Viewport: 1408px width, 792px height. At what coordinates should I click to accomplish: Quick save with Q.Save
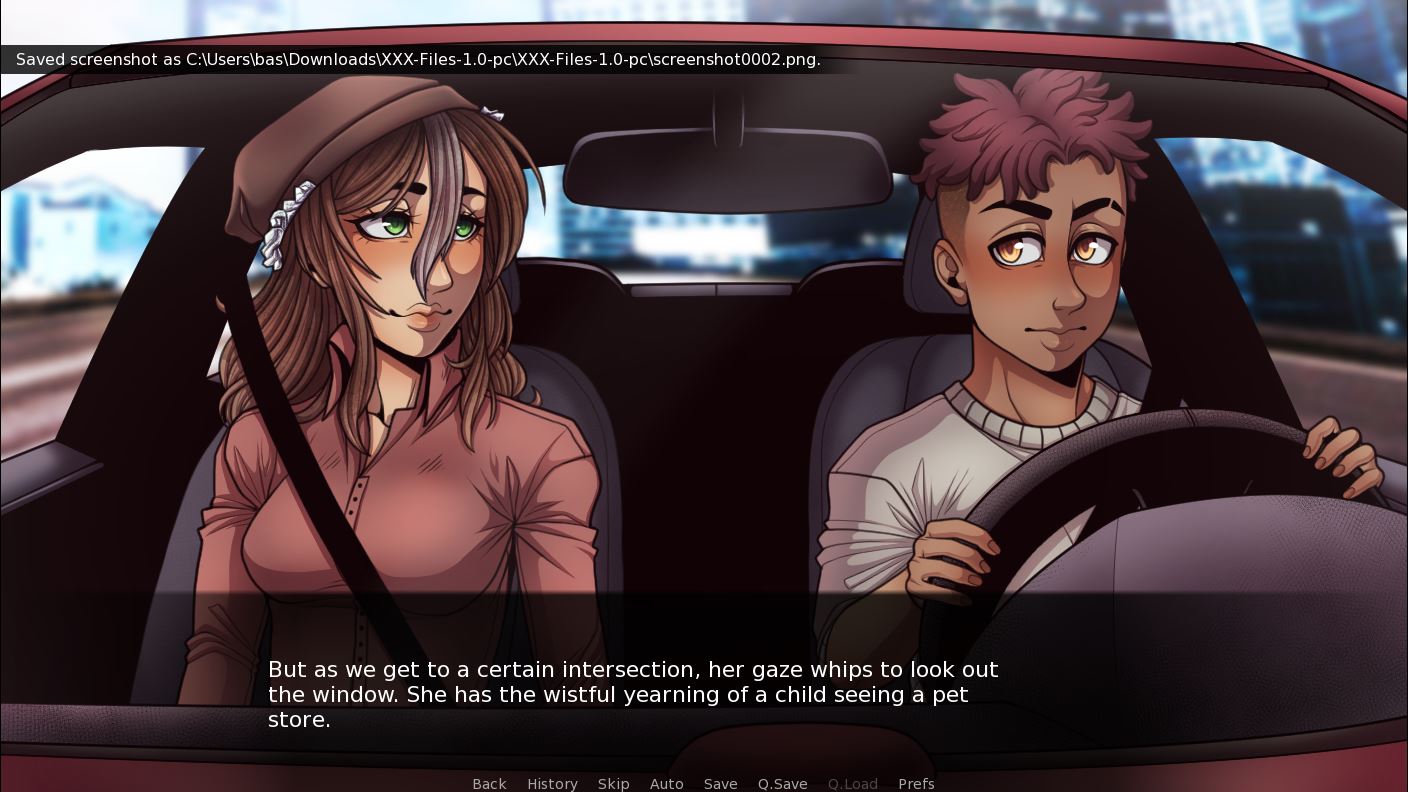tap(782, 783)
